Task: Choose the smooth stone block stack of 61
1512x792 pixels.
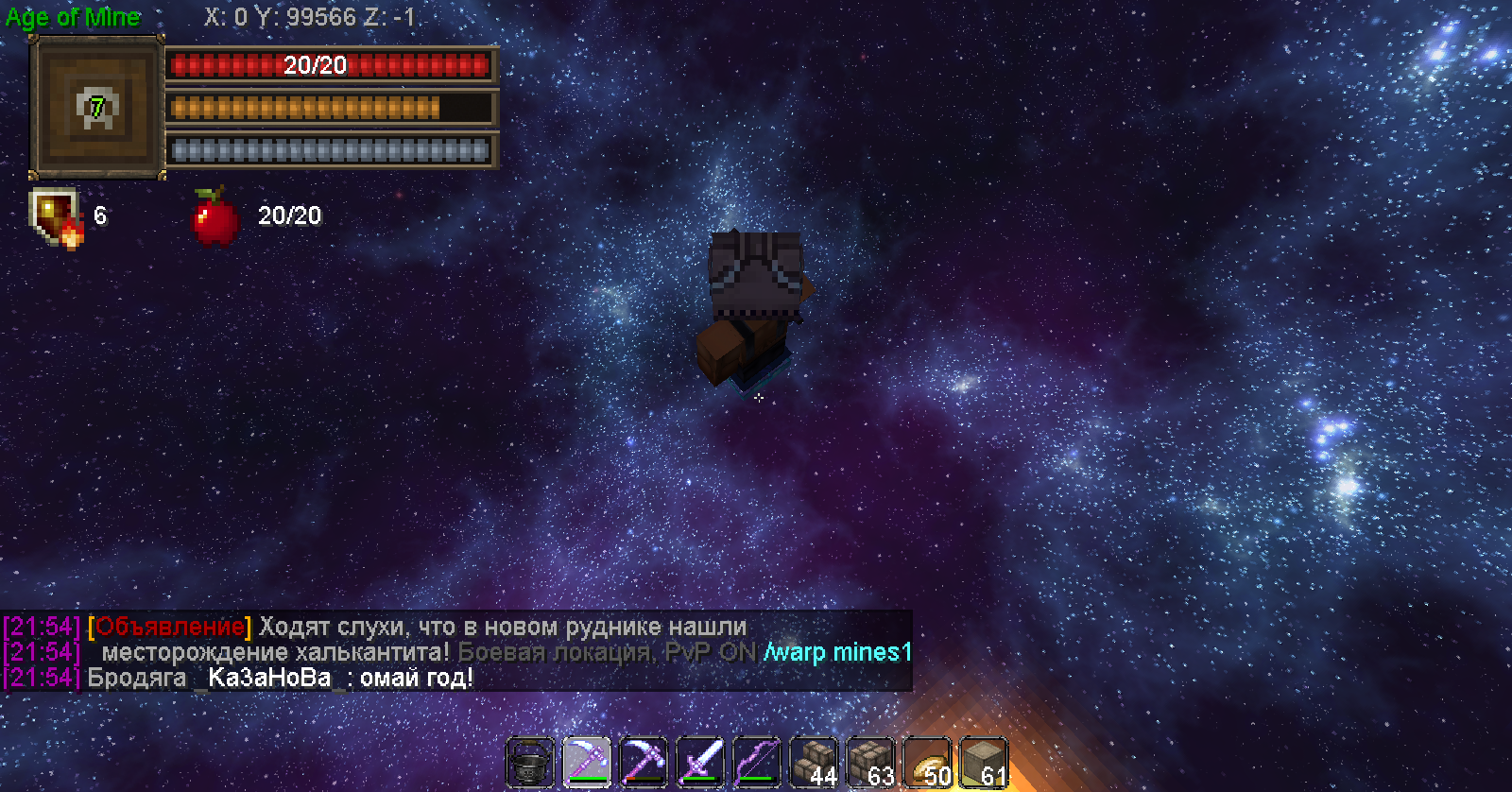Action: coord(984,762)
